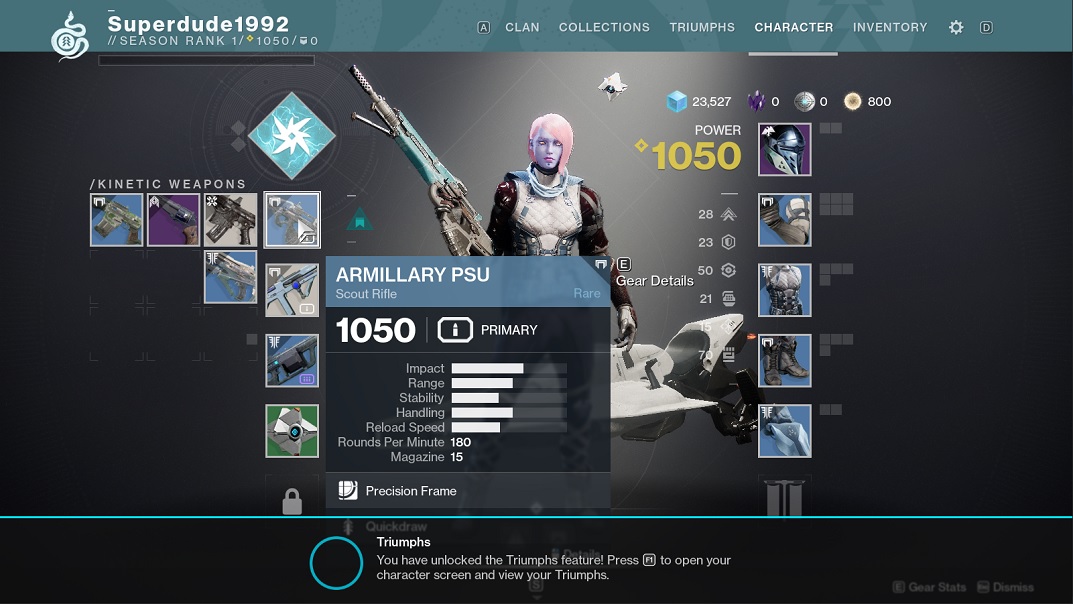Go to the Triumphs tab
The image size is (1073, 604).
tap(702, 27)
